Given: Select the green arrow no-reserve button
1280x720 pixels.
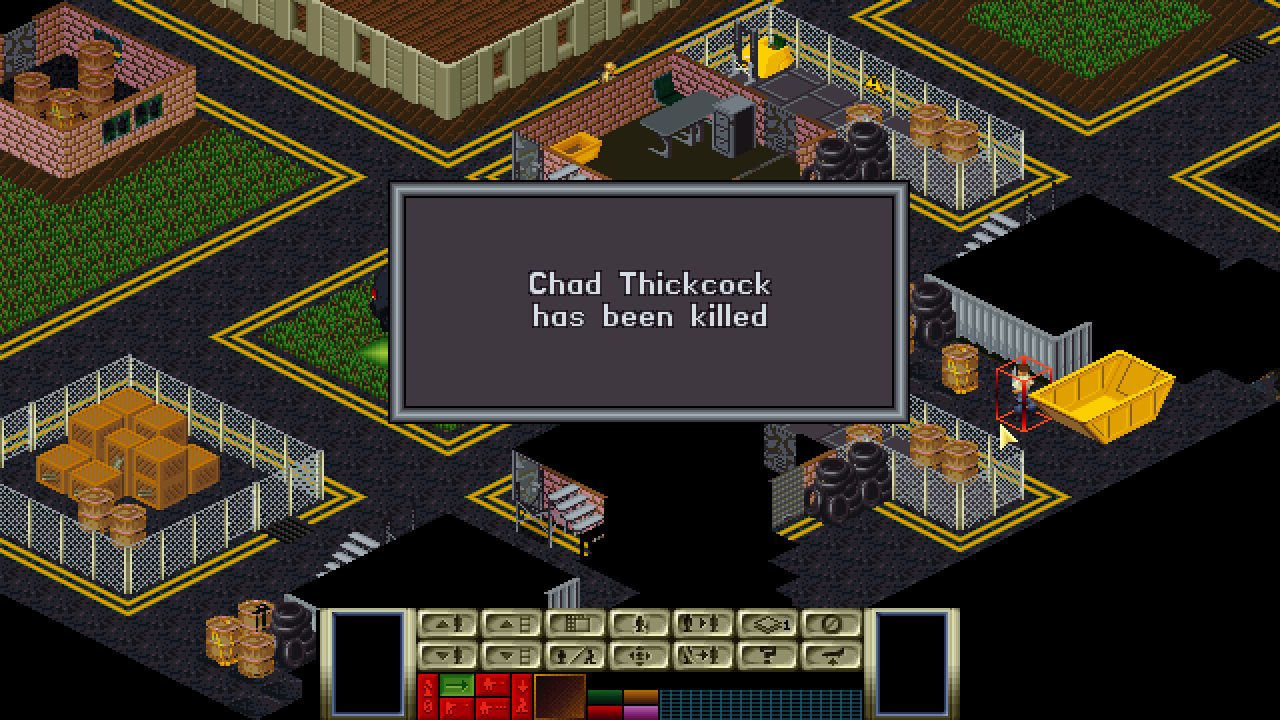Looking at the screenshot, I should [457, 685].
